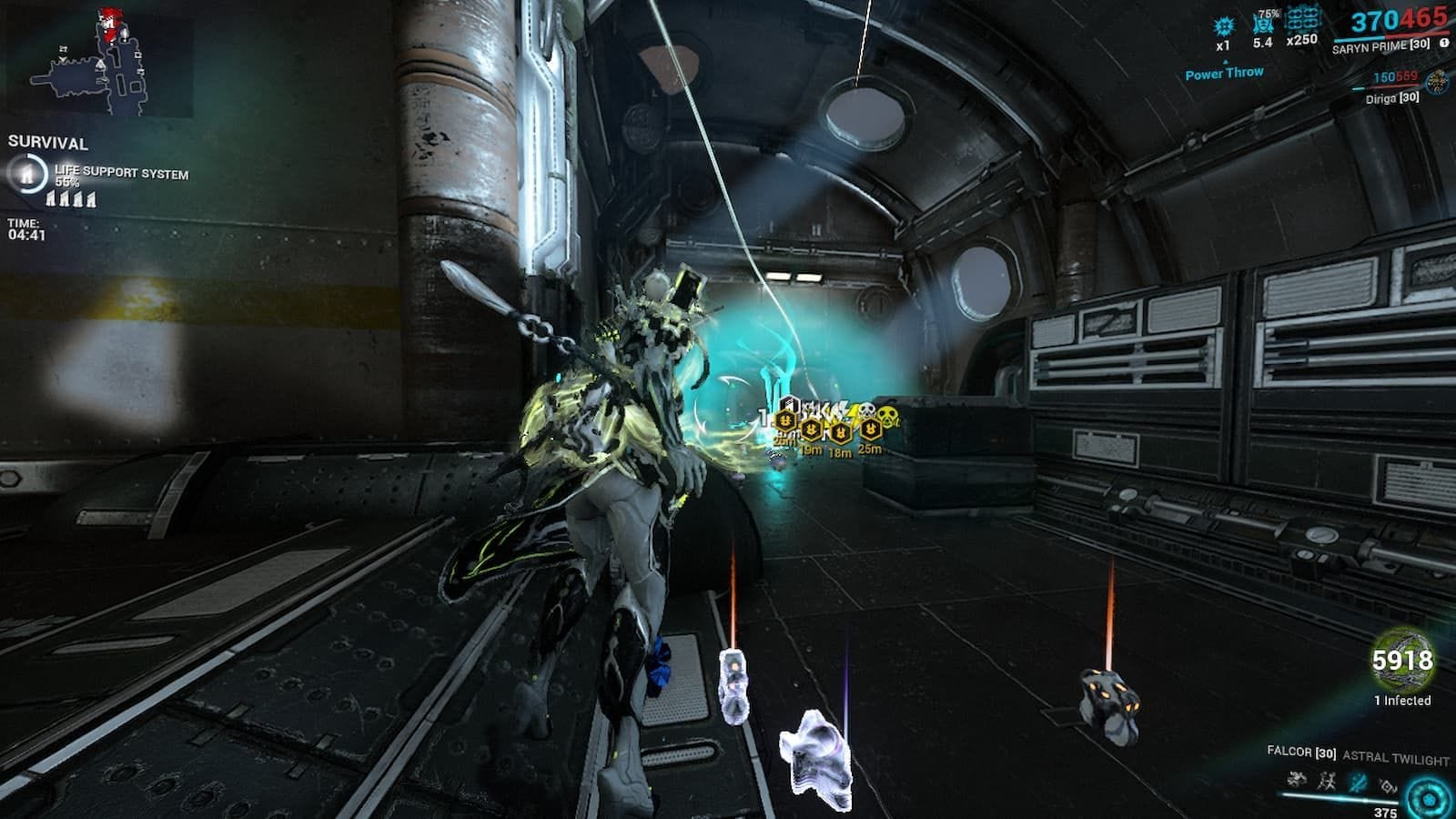This screenshot has height=819, width=1456.
Task: Expand the chevron above Power Throw buff
Action: point(1226,62)
